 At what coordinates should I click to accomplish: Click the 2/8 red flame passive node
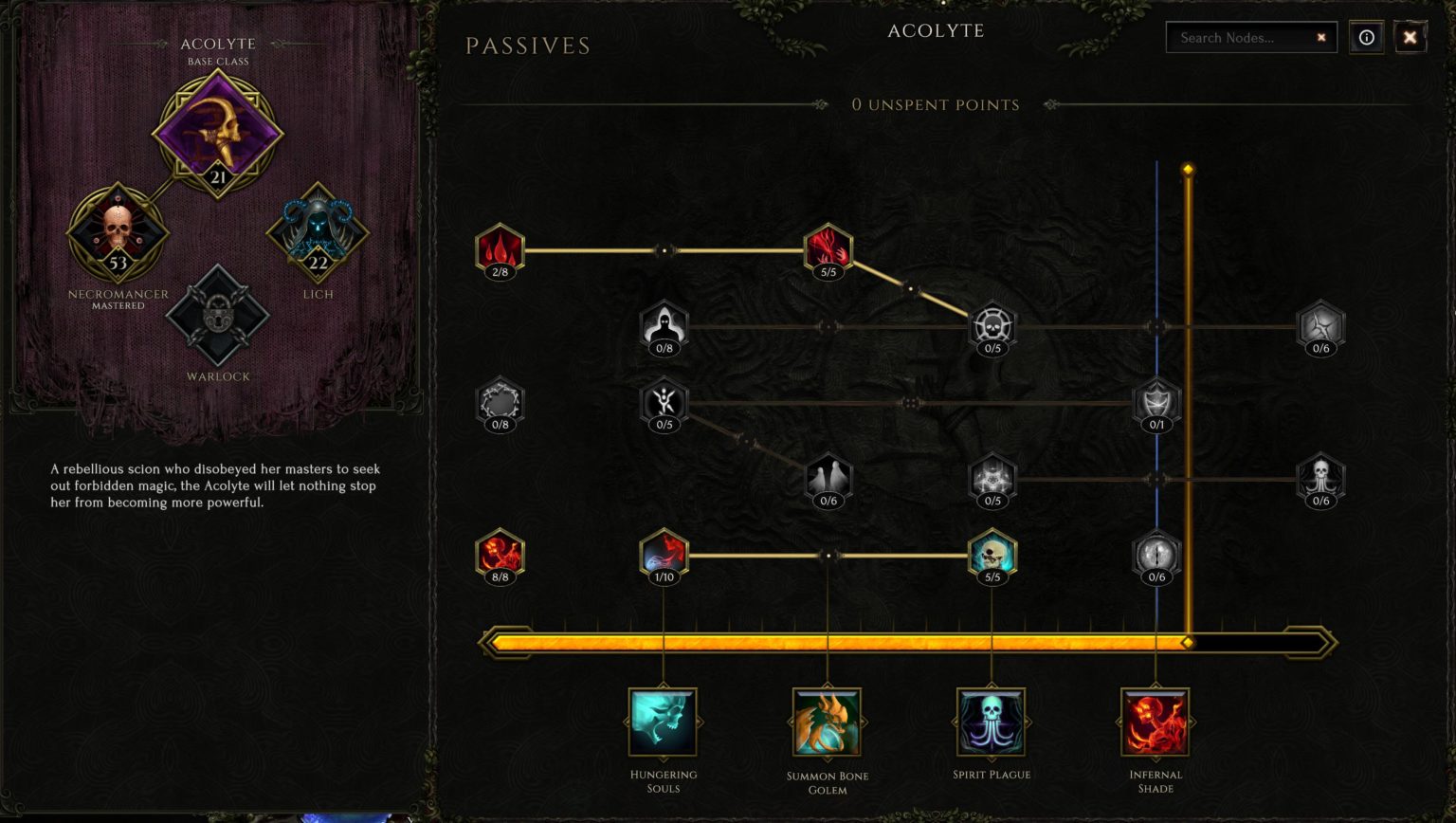500,249
